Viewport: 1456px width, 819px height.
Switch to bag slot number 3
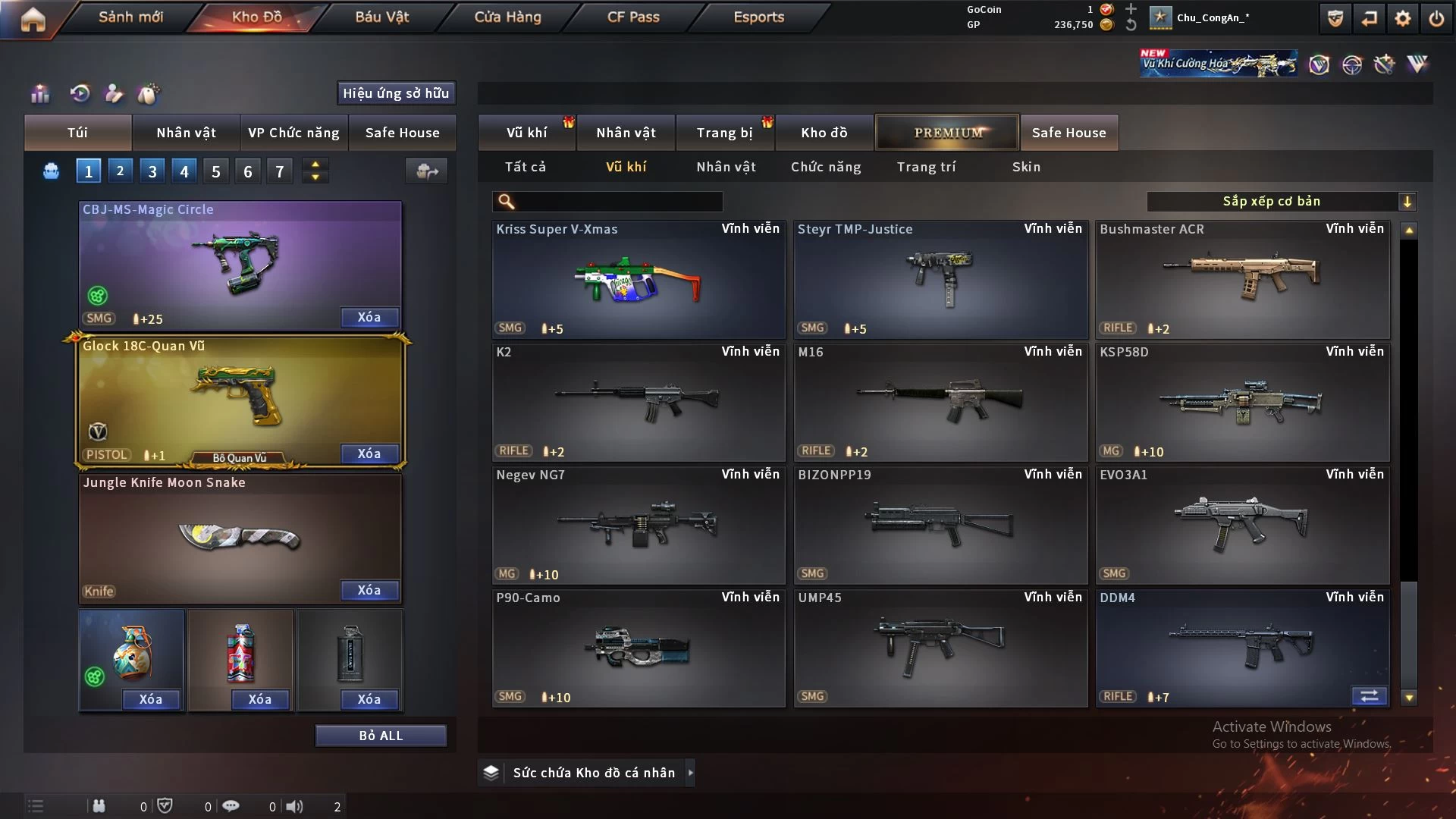pyautogui.click(x=152, y=171)
